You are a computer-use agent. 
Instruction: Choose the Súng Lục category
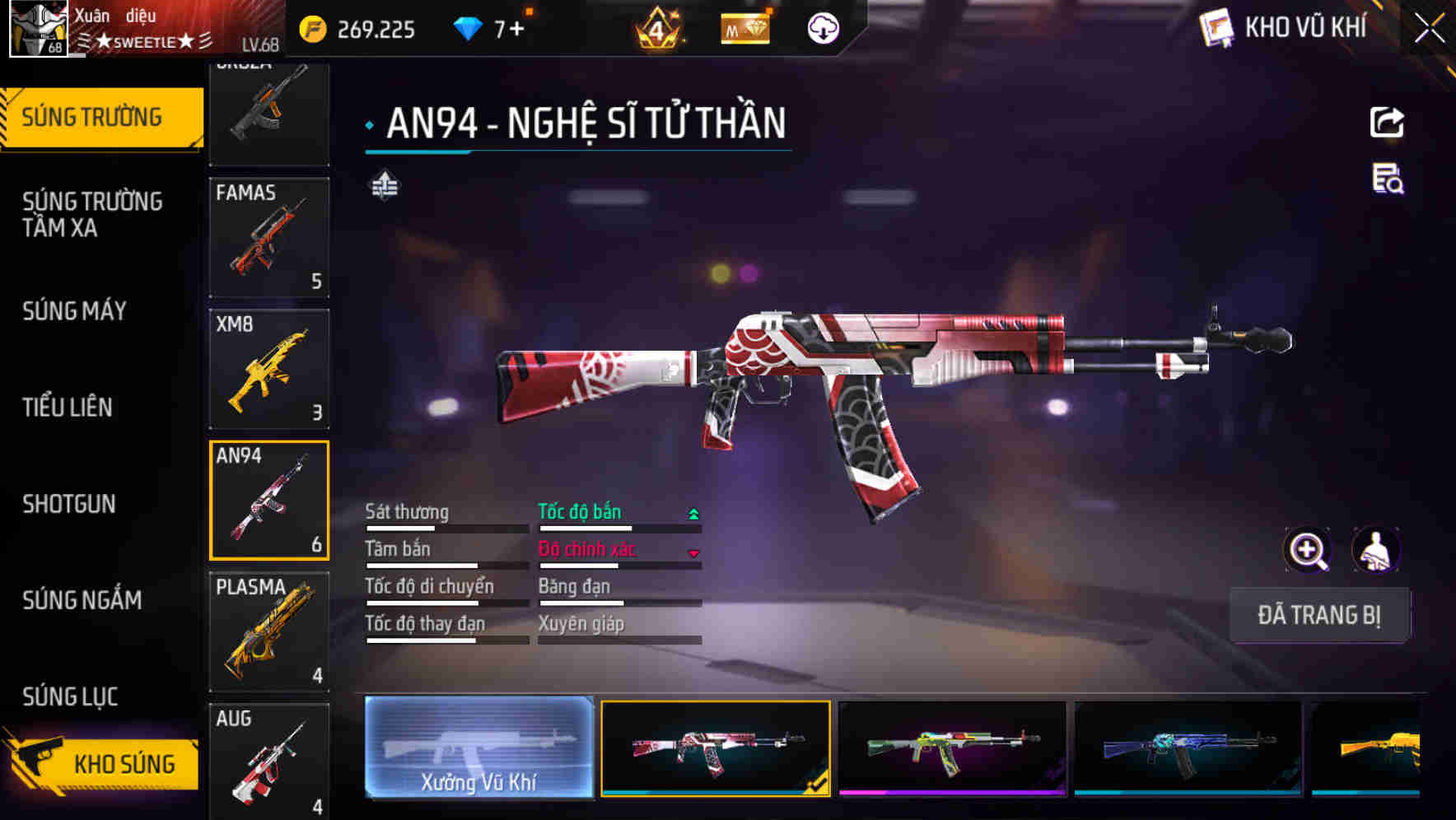tap(71, 697)
